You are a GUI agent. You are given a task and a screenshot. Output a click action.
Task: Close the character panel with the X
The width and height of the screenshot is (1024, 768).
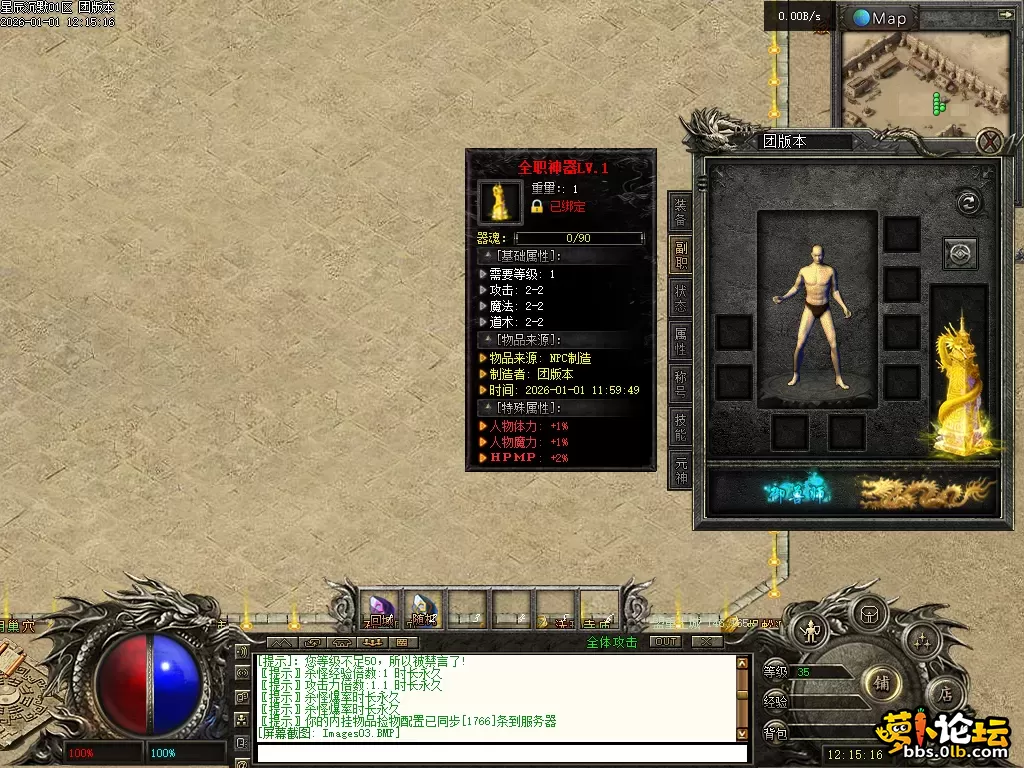click(x=988, y=142)
